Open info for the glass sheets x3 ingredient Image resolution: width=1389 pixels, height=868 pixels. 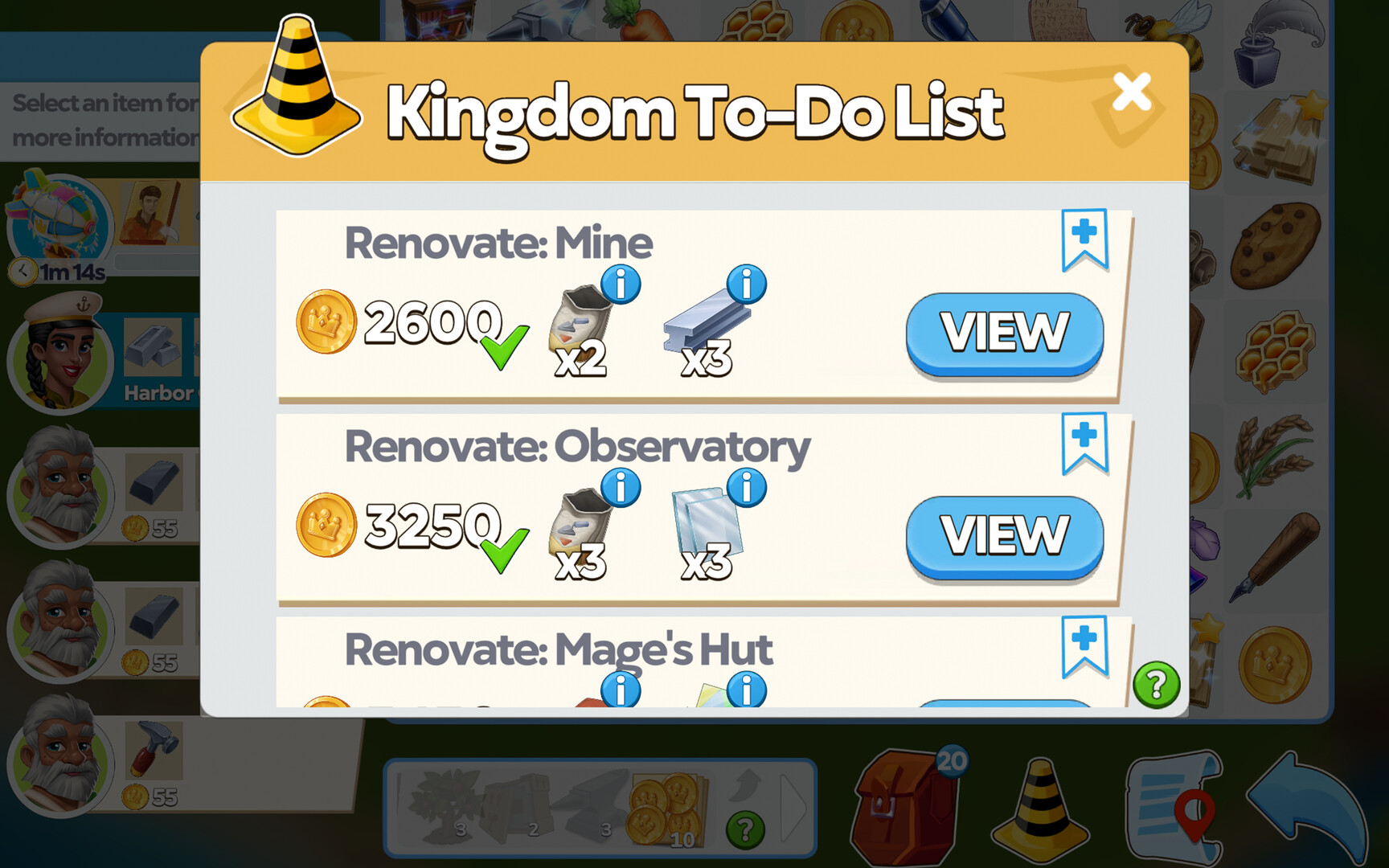[x=746, y=489]
